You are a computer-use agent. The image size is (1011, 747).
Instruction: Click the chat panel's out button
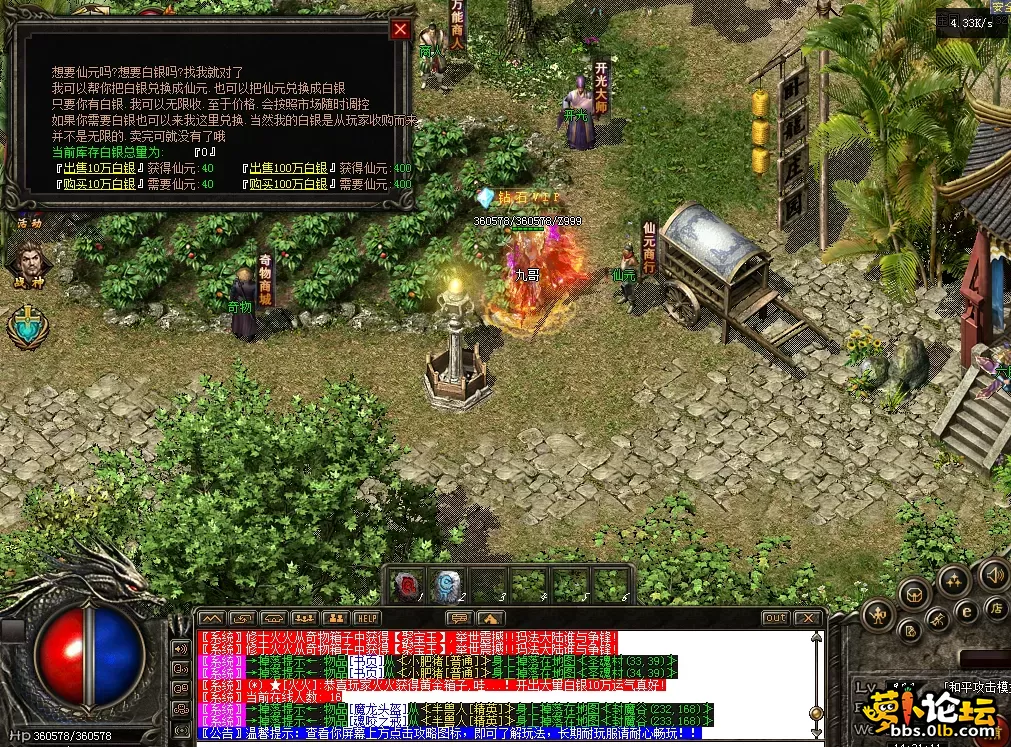[775, 618]
